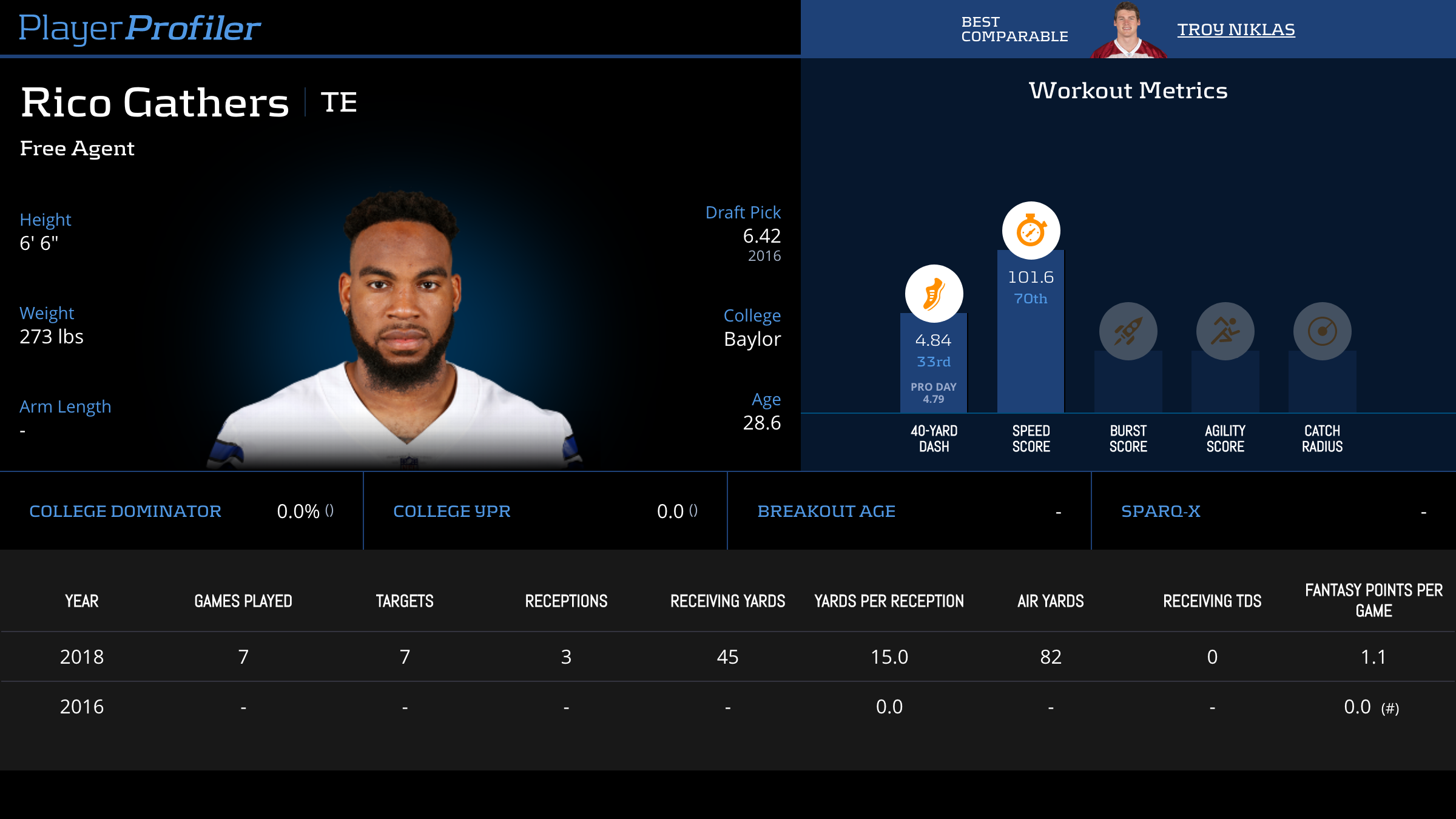Open the SPARQ-x metric
Viewport: 1456px width, 819px height.
tap(1161, 511)
